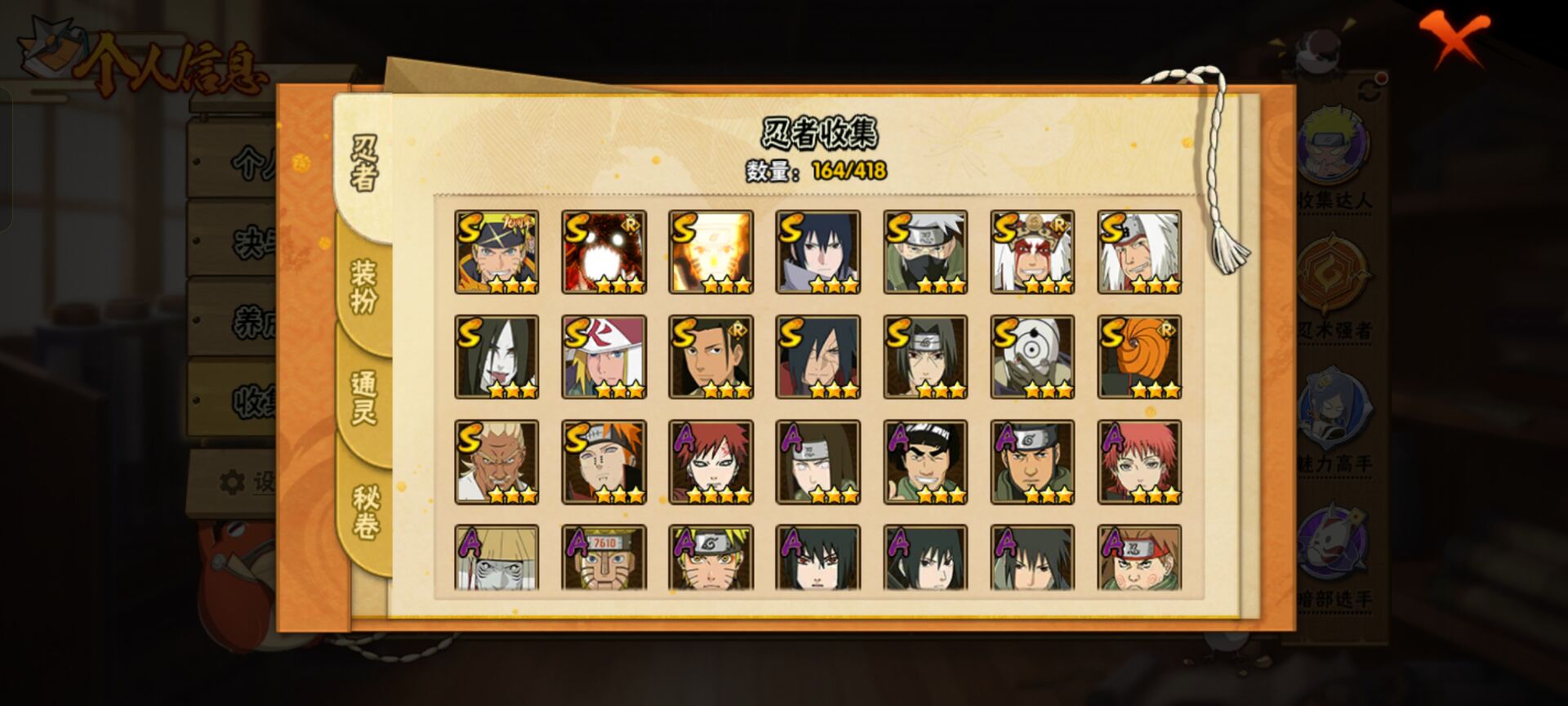1568x706 pixels.
Task: Select the orange-haired Pain S-rank portrait
Action: tap(604, 462)
